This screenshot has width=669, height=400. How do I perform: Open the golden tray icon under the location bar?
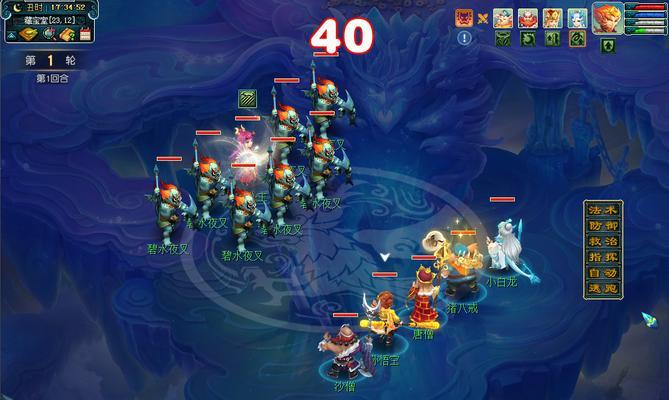27,34
